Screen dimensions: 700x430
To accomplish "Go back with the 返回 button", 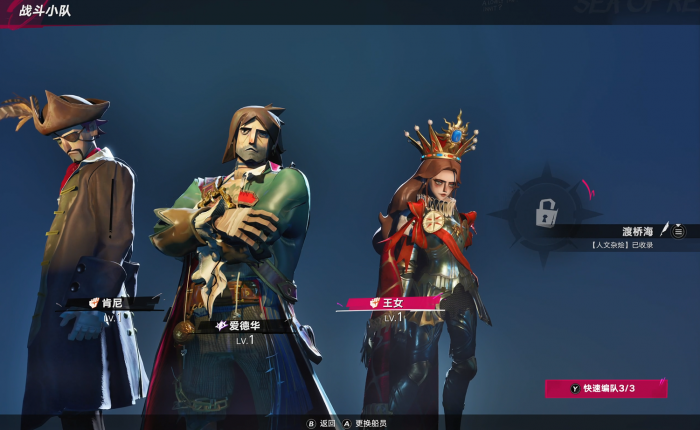I will click(321, 423).
